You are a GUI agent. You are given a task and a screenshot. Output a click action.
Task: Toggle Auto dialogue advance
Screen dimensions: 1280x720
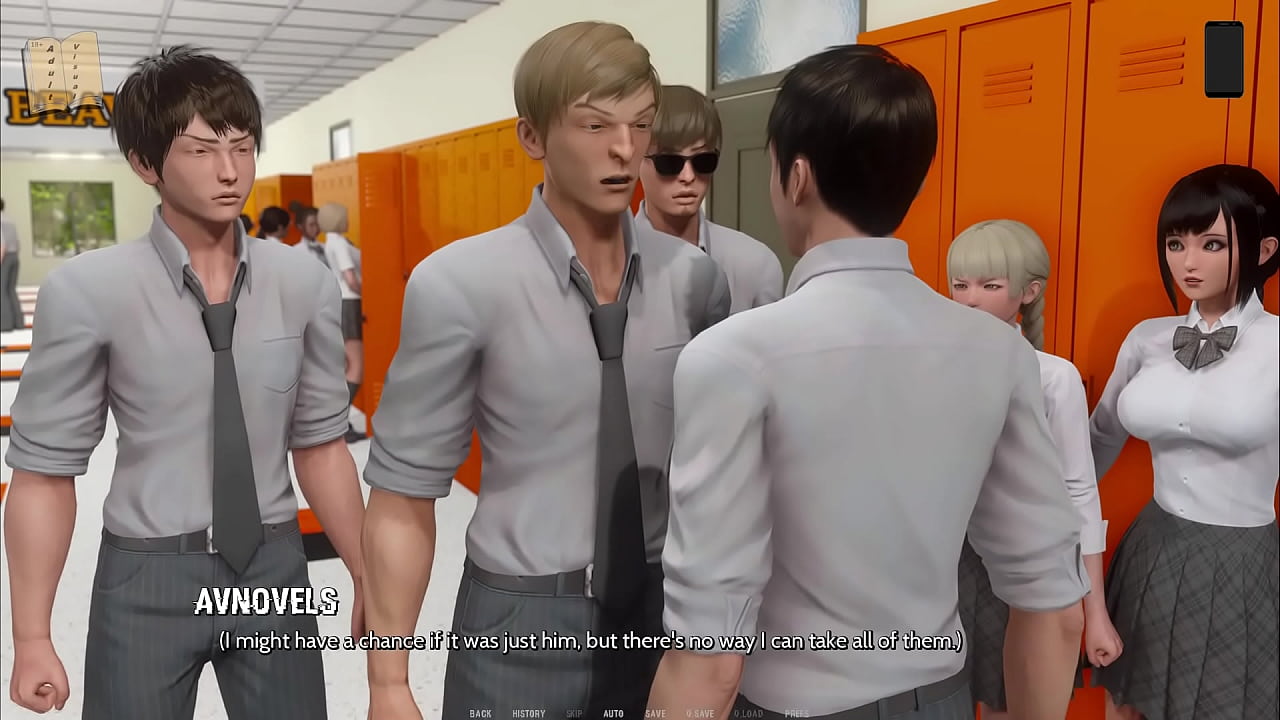(613, 714)
